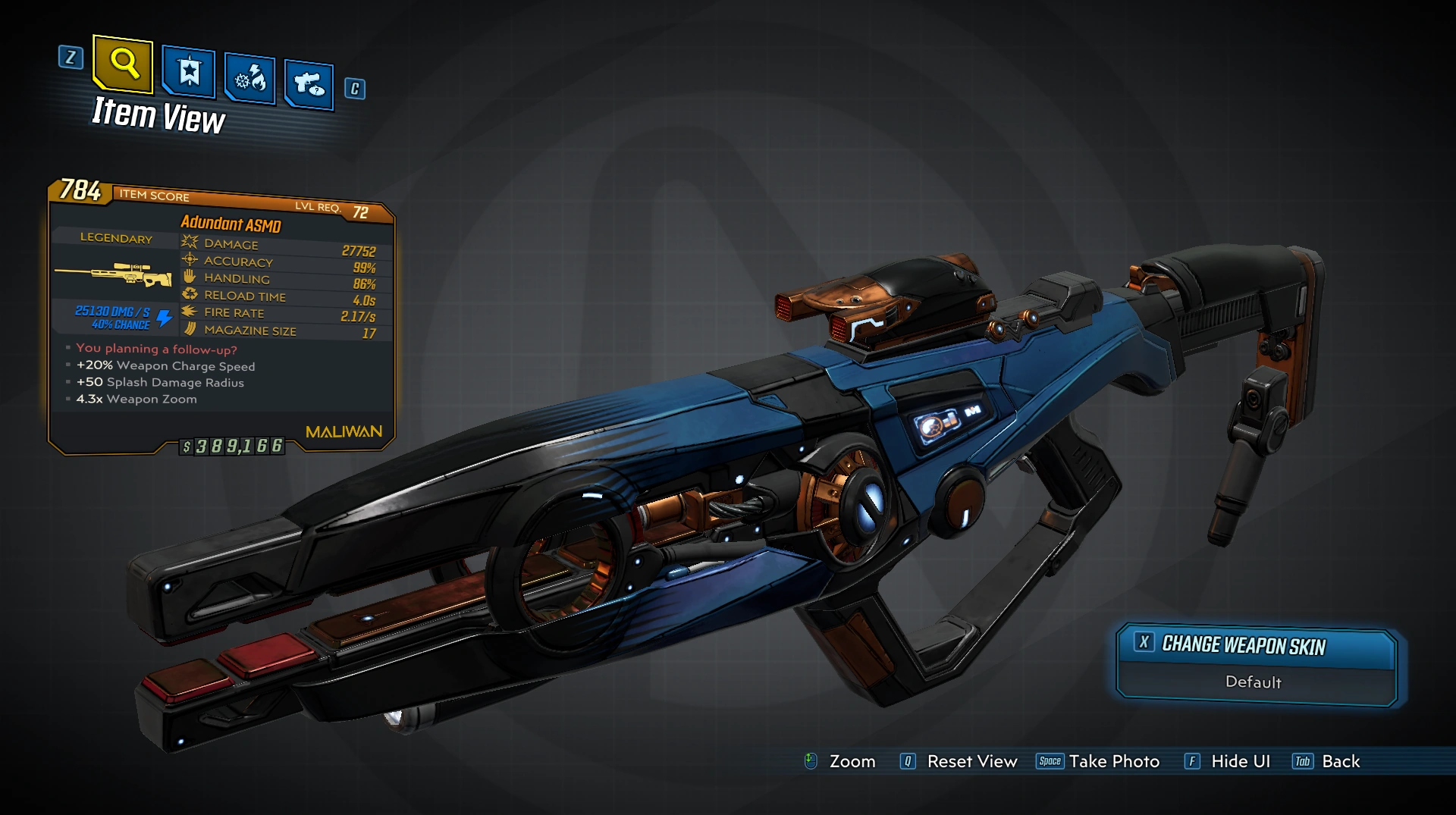Choose the Default weapon skin option

click(x=1254, y=682)
